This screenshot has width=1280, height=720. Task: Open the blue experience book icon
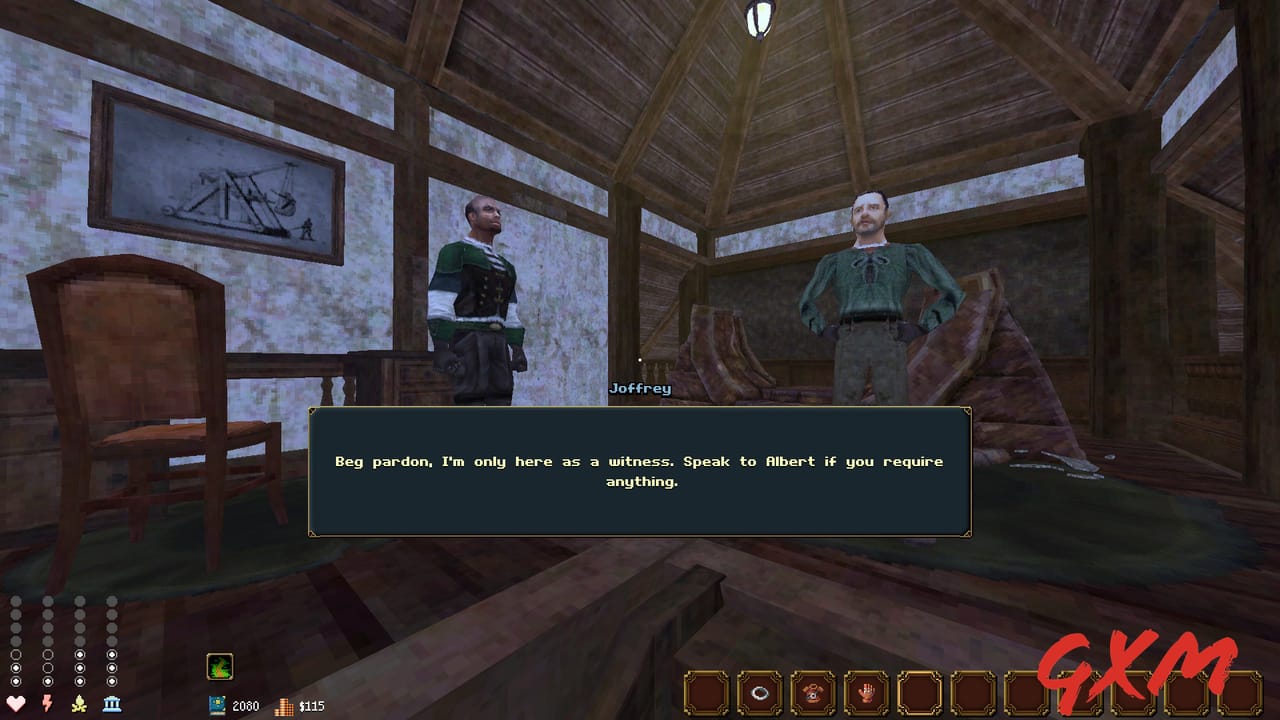pyautogui.click(x=220, y=703)
